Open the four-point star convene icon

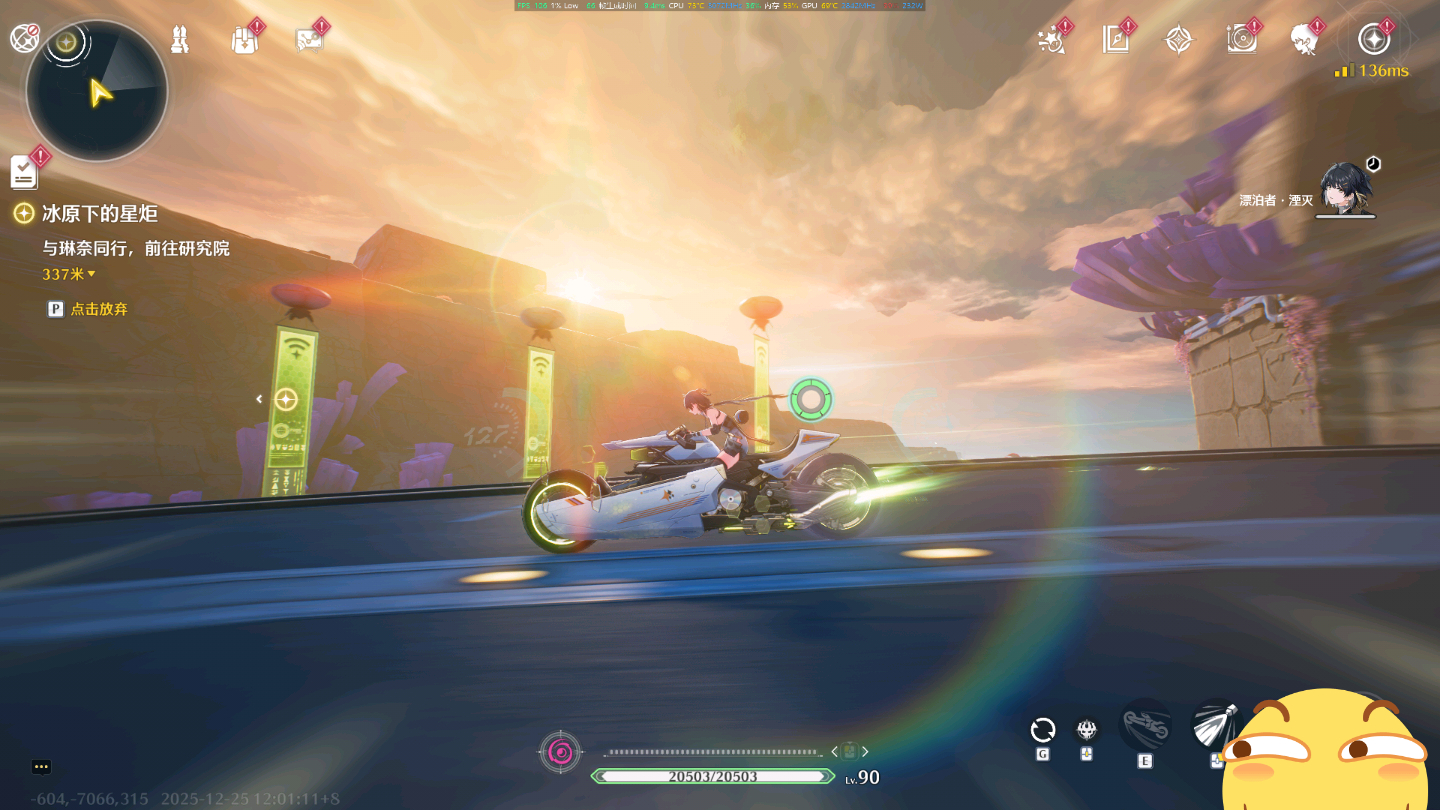(x=1179, y=40)
